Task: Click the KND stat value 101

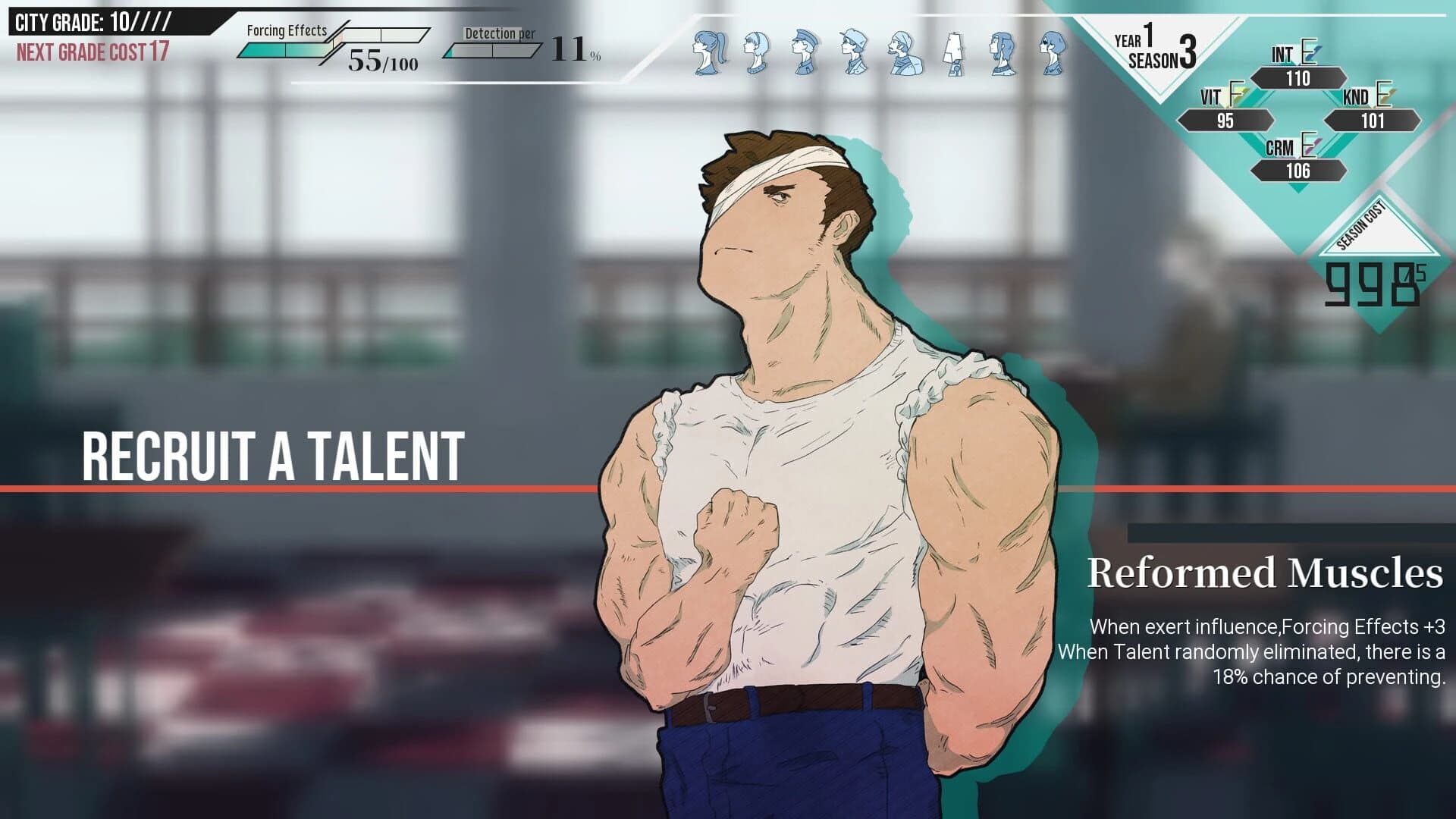Action: (x=1372, y=121)
